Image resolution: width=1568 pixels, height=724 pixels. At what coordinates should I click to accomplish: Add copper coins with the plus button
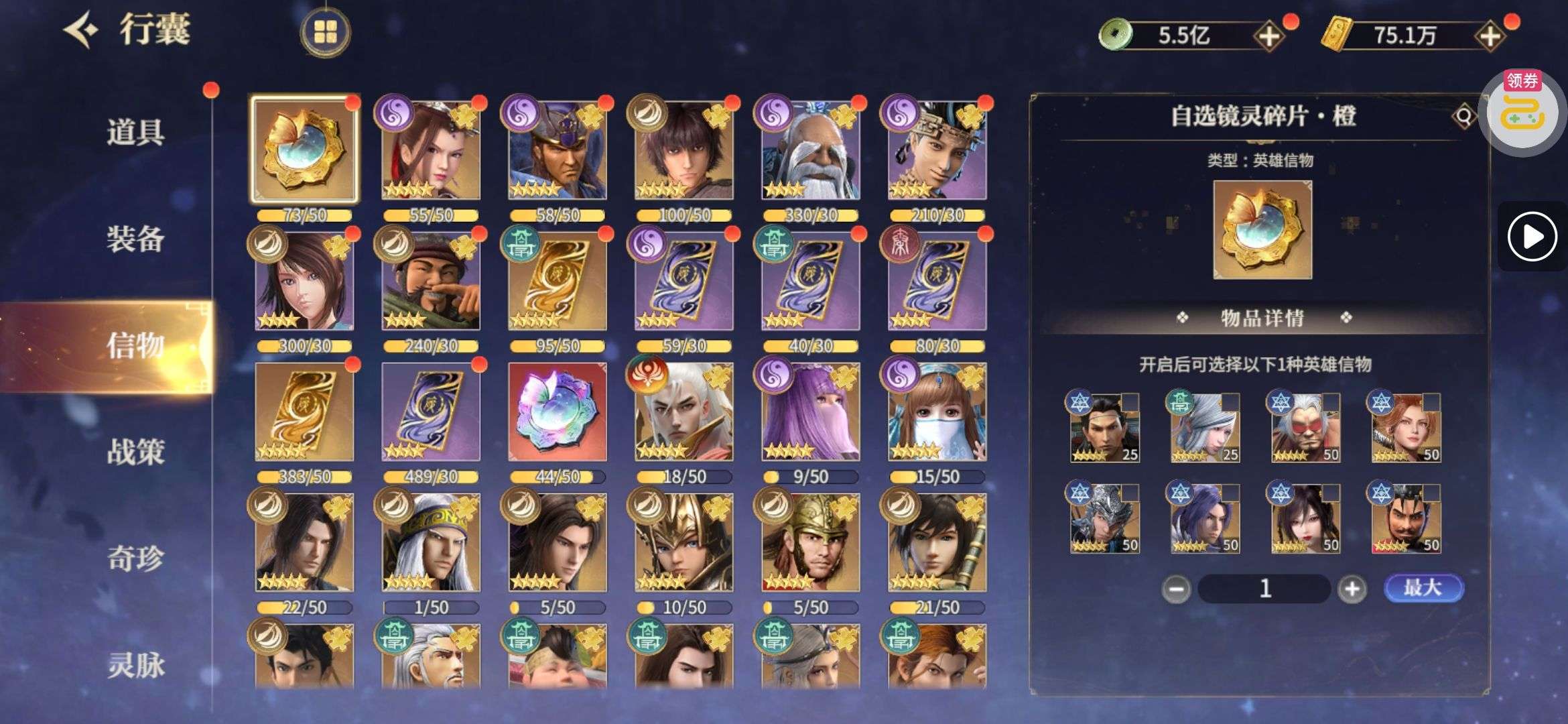(1268, 36)
